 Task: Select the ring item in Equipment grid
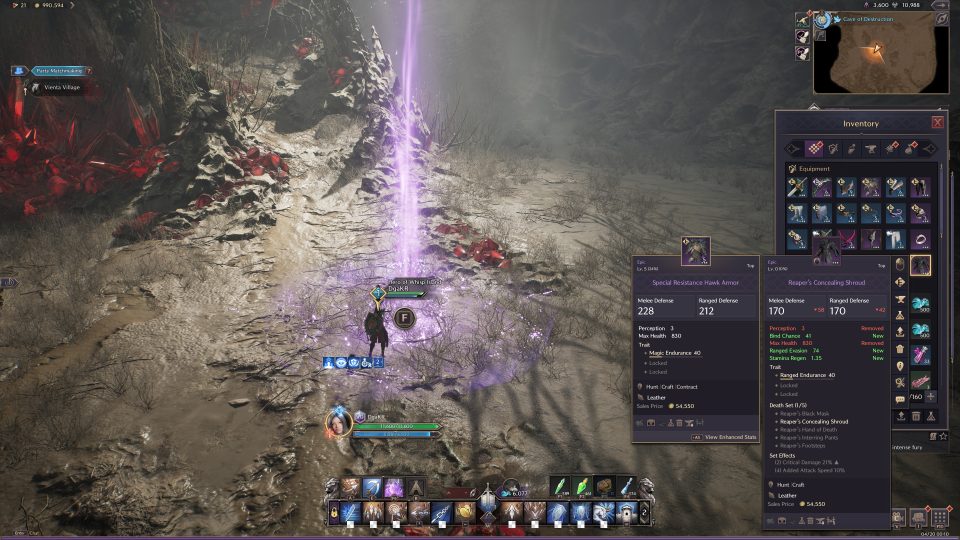[920, 240]
